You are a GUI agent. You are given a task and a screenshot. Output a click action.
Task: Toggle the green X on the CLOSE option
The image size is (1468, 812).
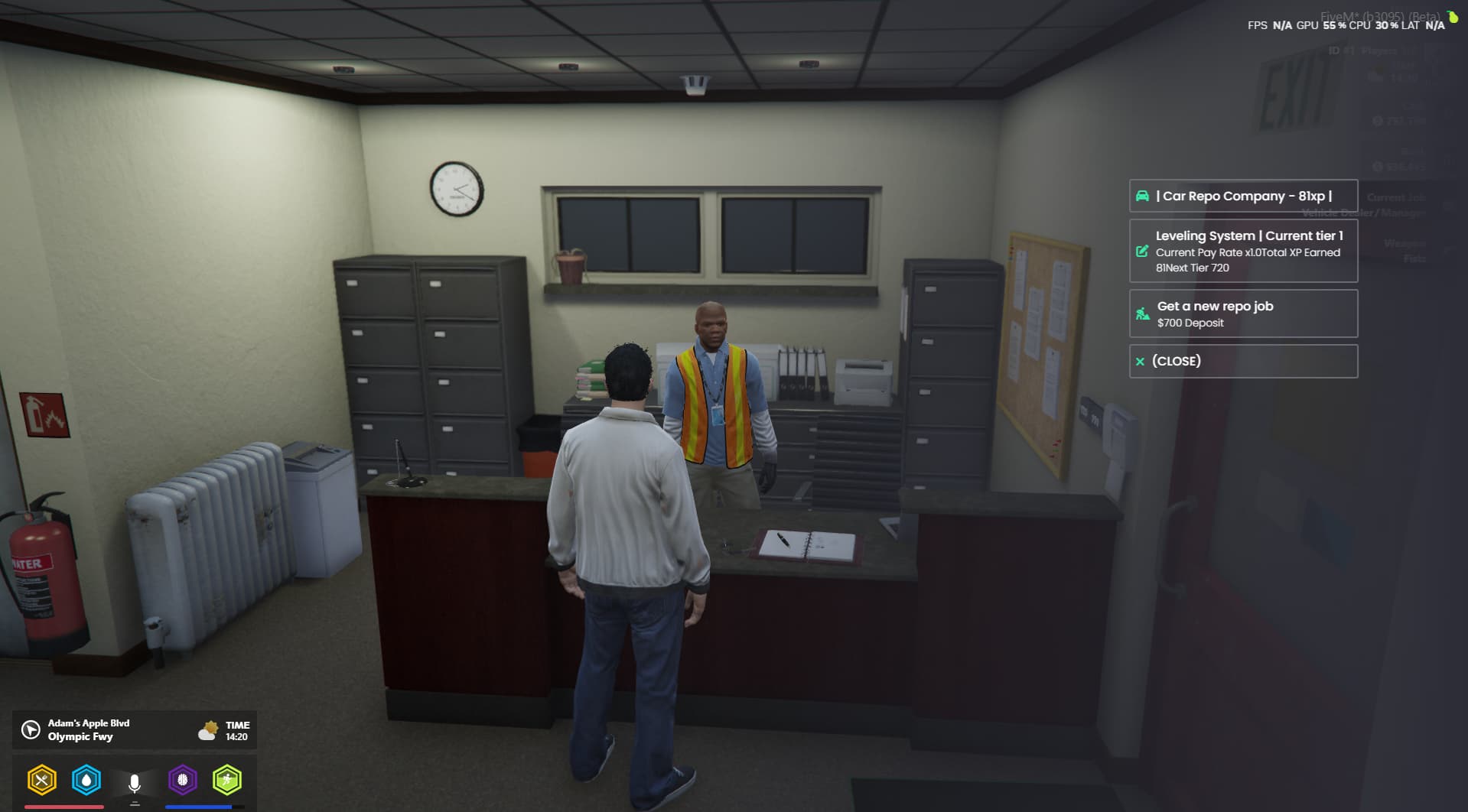1141,361
